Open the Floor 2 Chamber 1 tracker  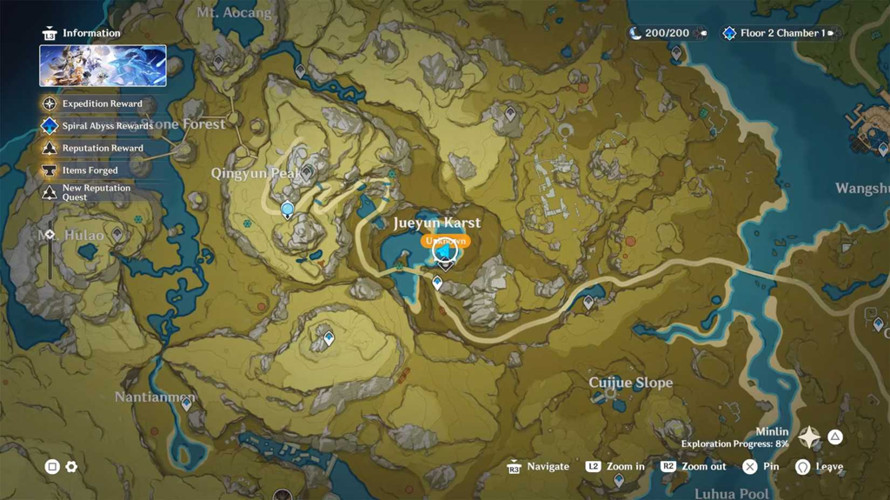[783, 33]
